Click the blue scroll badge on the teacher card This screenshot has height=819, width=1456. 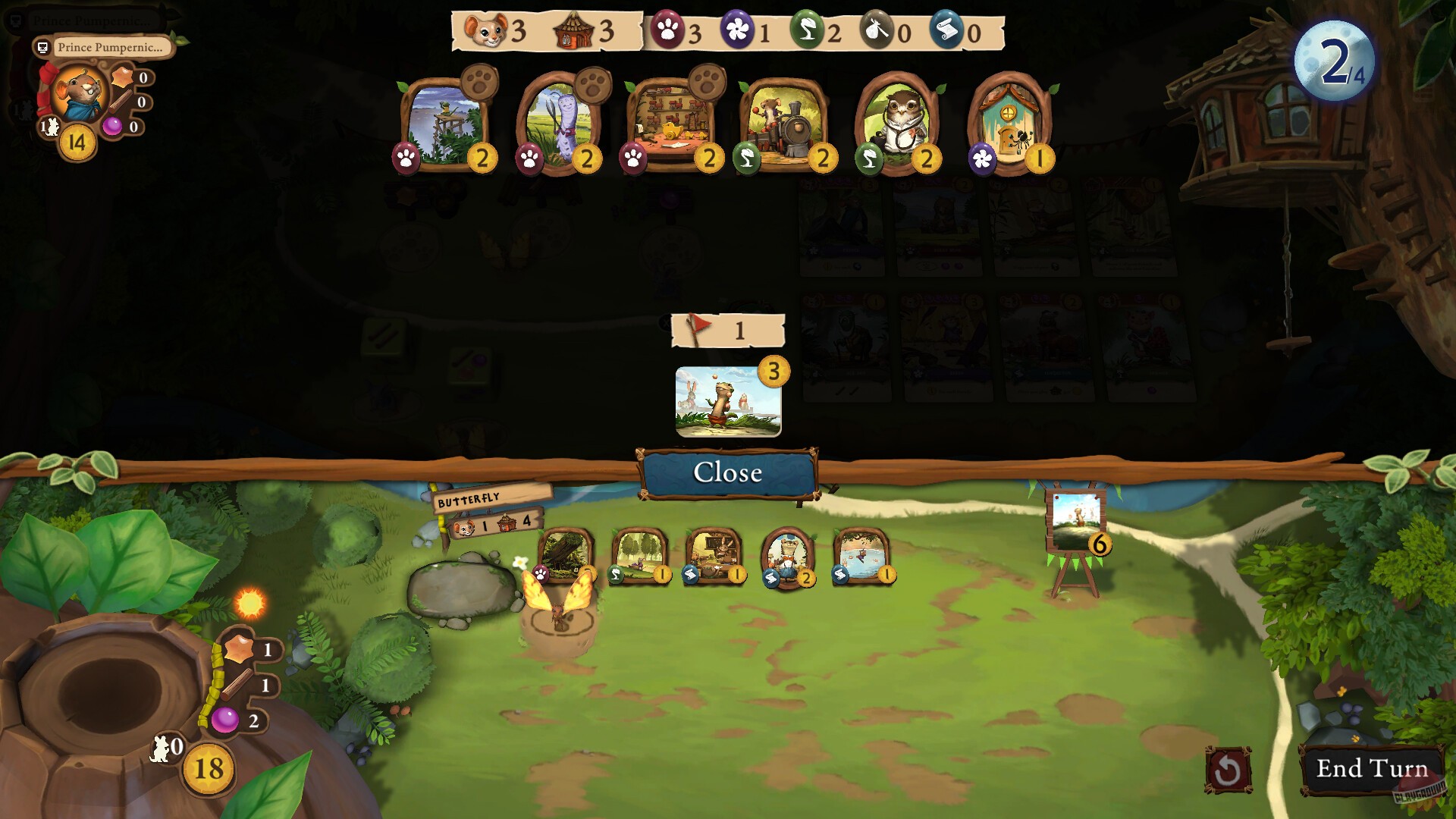point(692,576)
